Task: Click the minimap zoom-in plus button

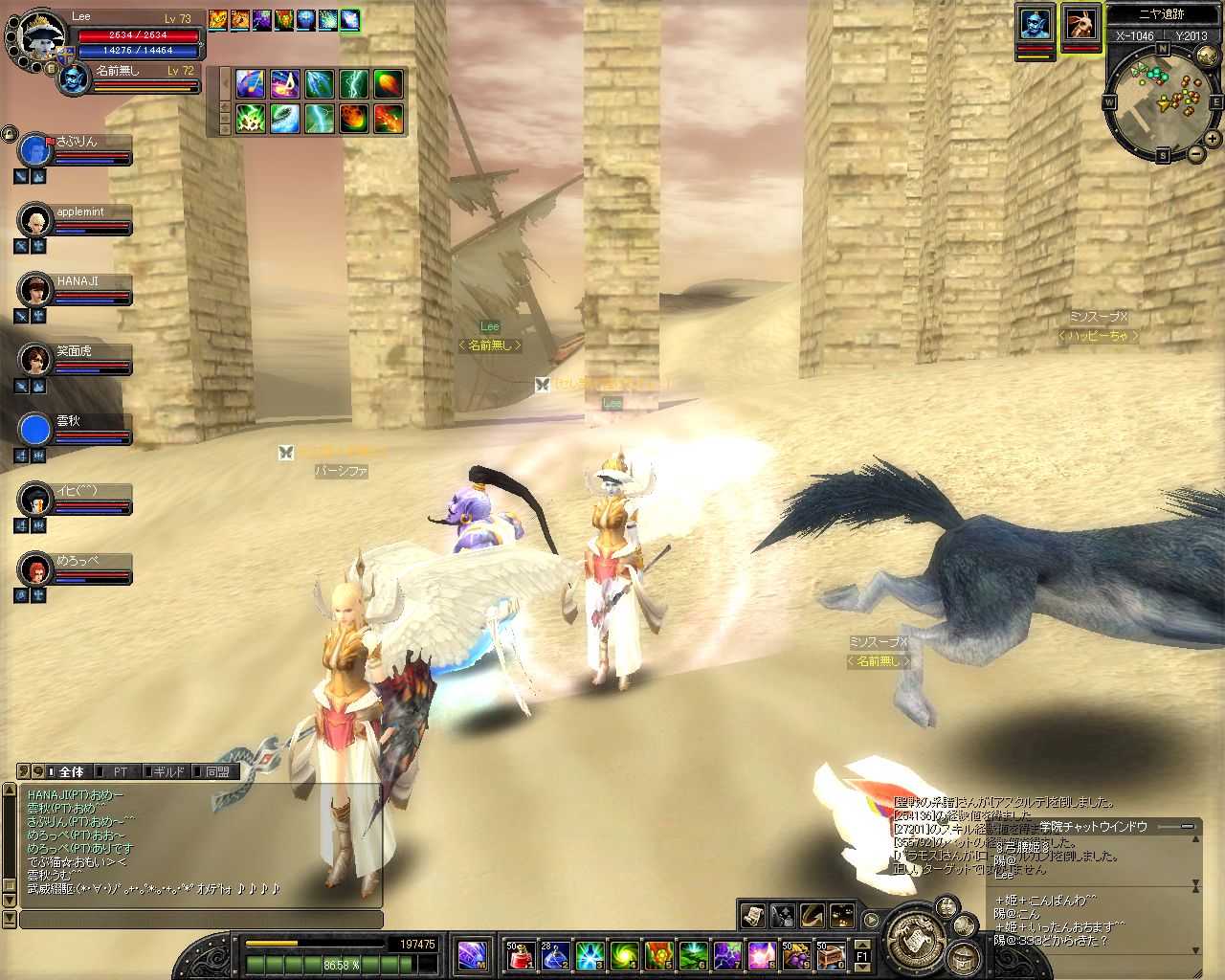Action: [x=1213, y=139]
